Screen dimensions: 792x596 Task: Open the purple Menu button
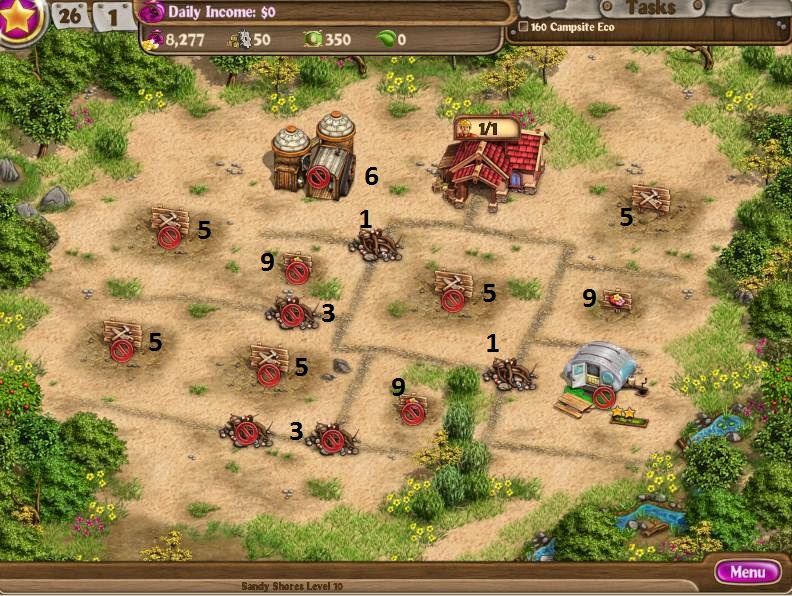point(747,573)
